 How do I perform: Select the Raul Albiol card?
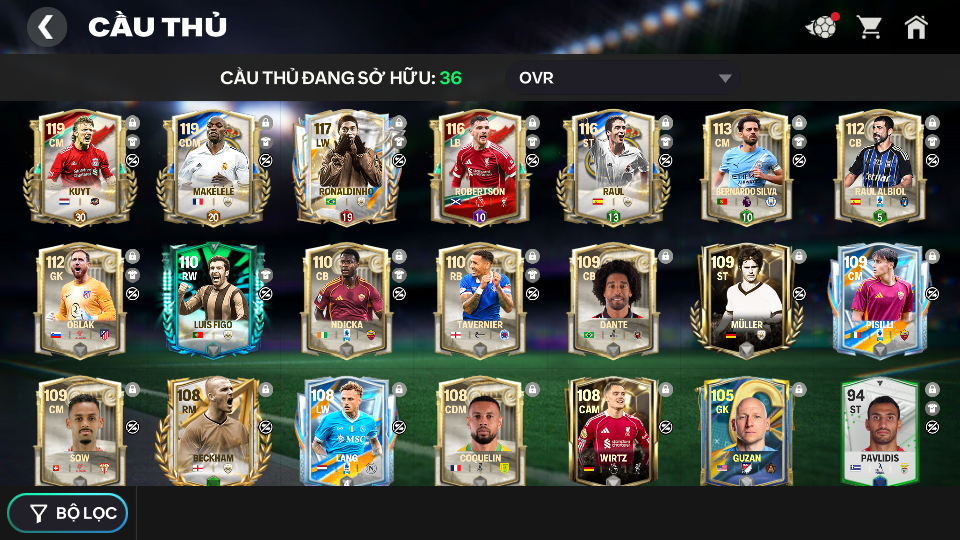(x=880, y=167)
